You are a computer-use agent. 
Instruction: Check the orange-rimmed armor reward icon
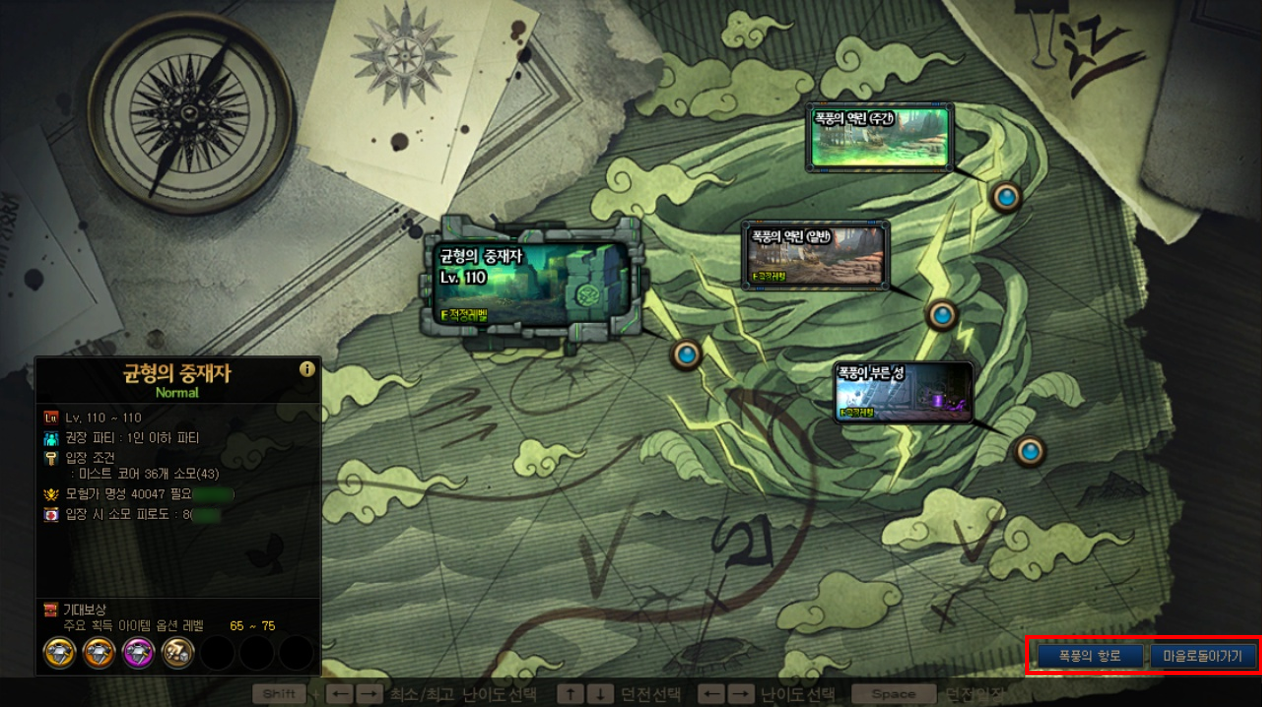[98, 653]
